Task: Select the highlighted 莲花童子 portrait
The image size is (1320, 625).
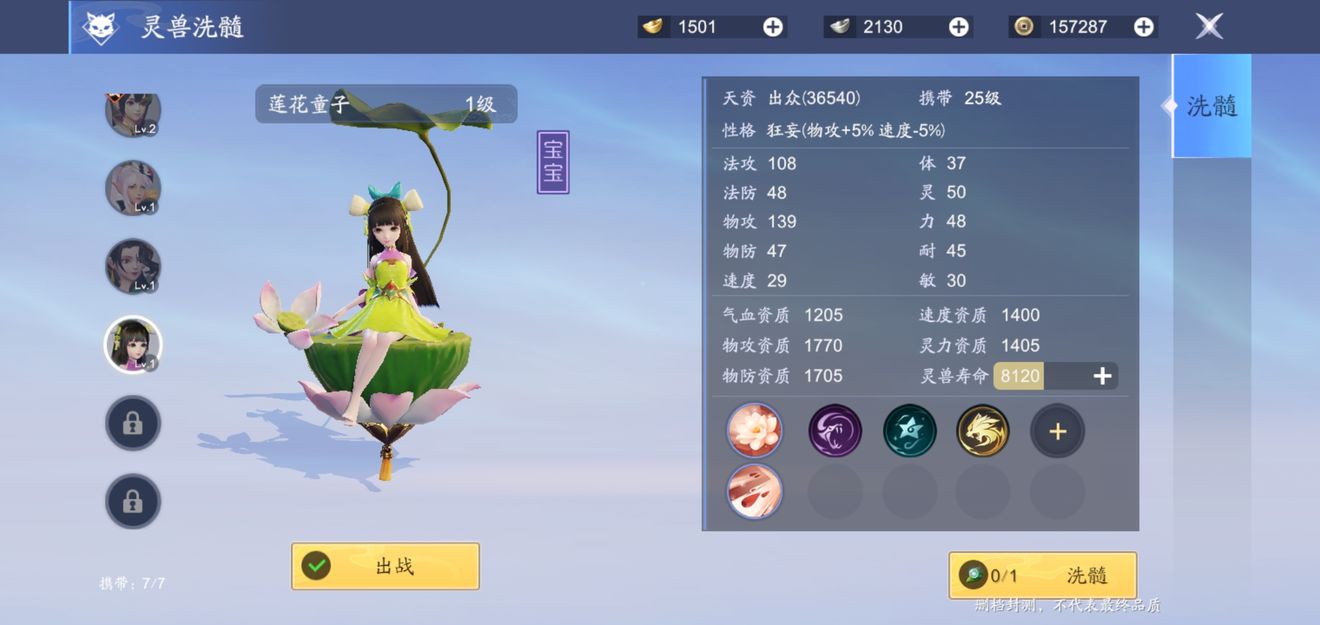Action: 133,344
